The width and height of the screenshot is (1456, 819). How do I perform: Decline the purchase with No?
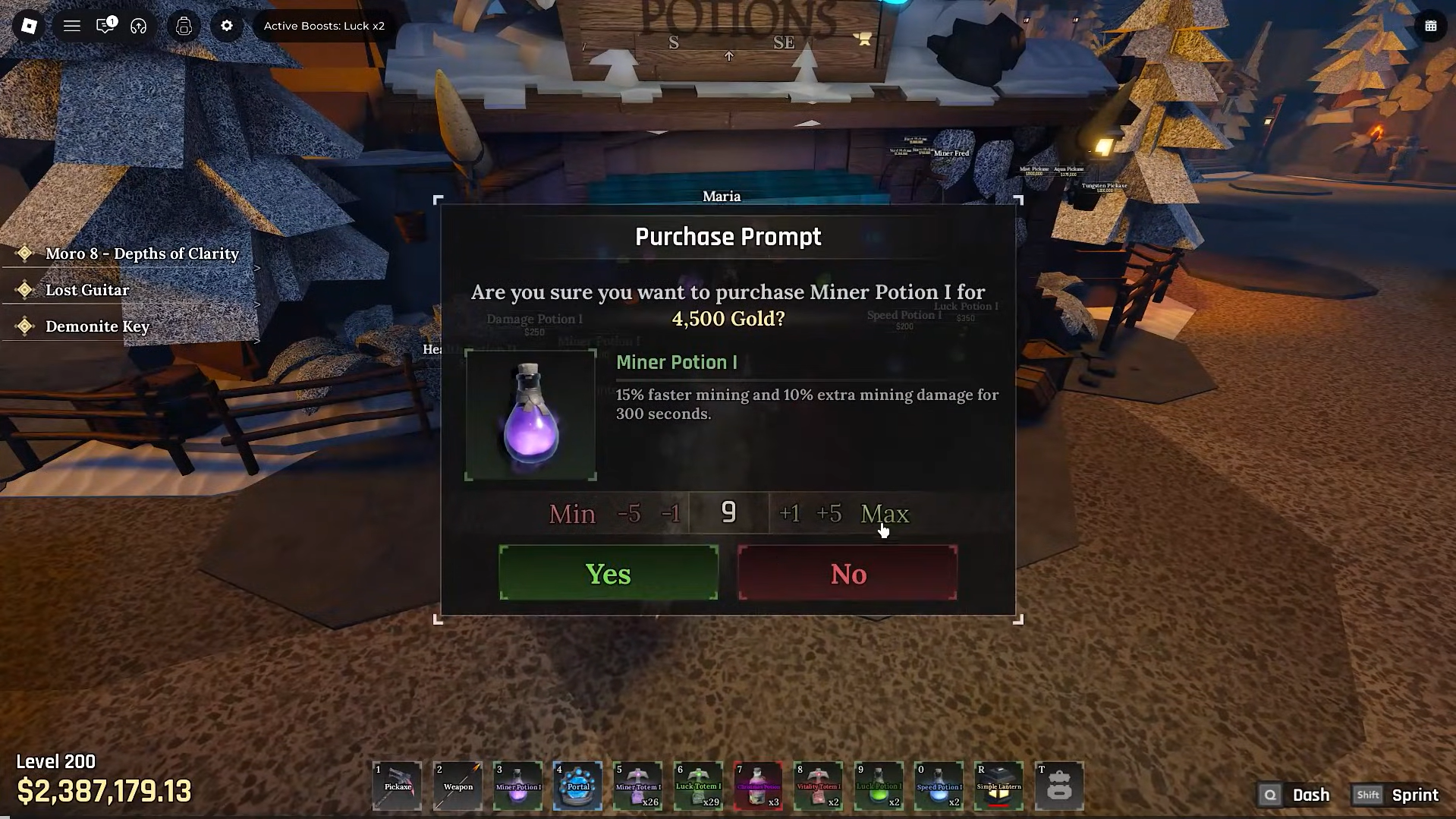pos(847,573)
